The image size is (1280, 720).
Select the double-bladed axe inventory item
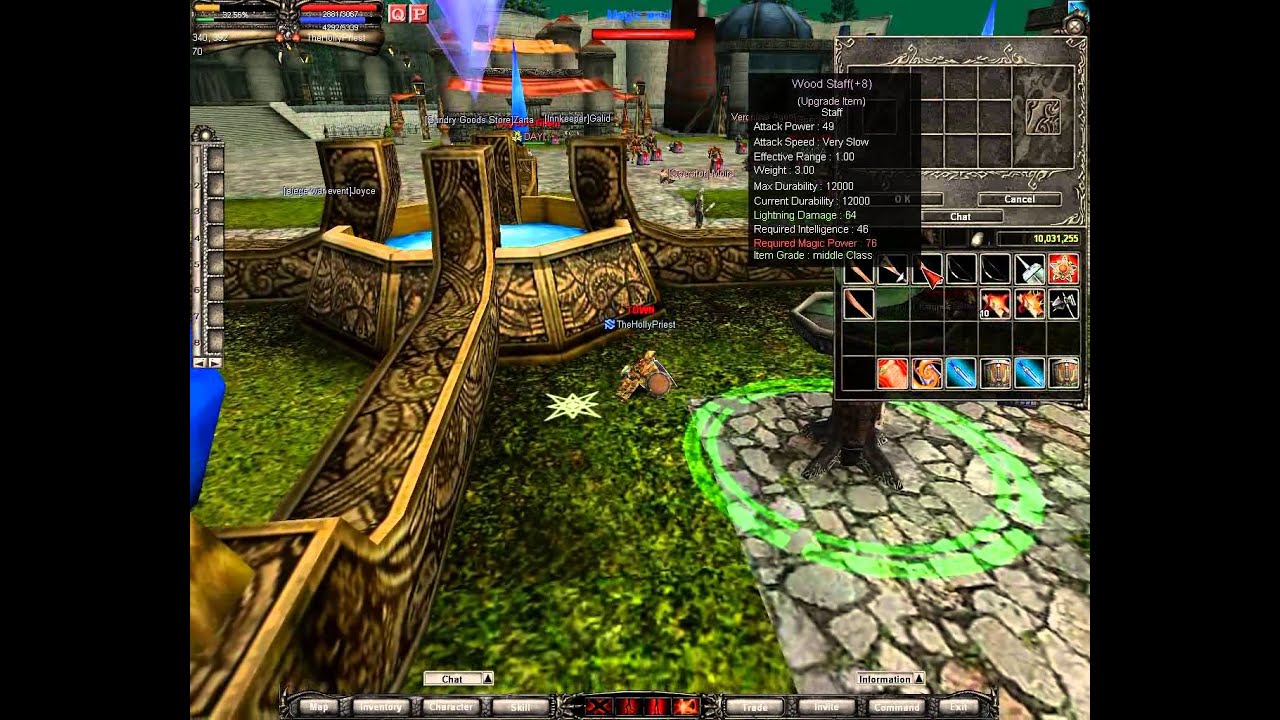click(1063, 304)
